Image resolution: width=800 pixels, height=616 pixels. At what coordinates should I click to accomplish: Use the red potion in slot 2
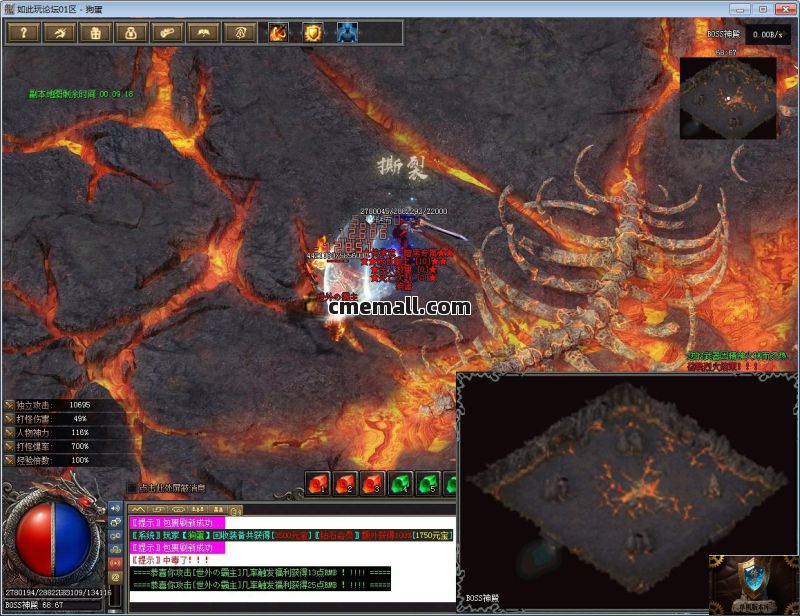(346, 484)
